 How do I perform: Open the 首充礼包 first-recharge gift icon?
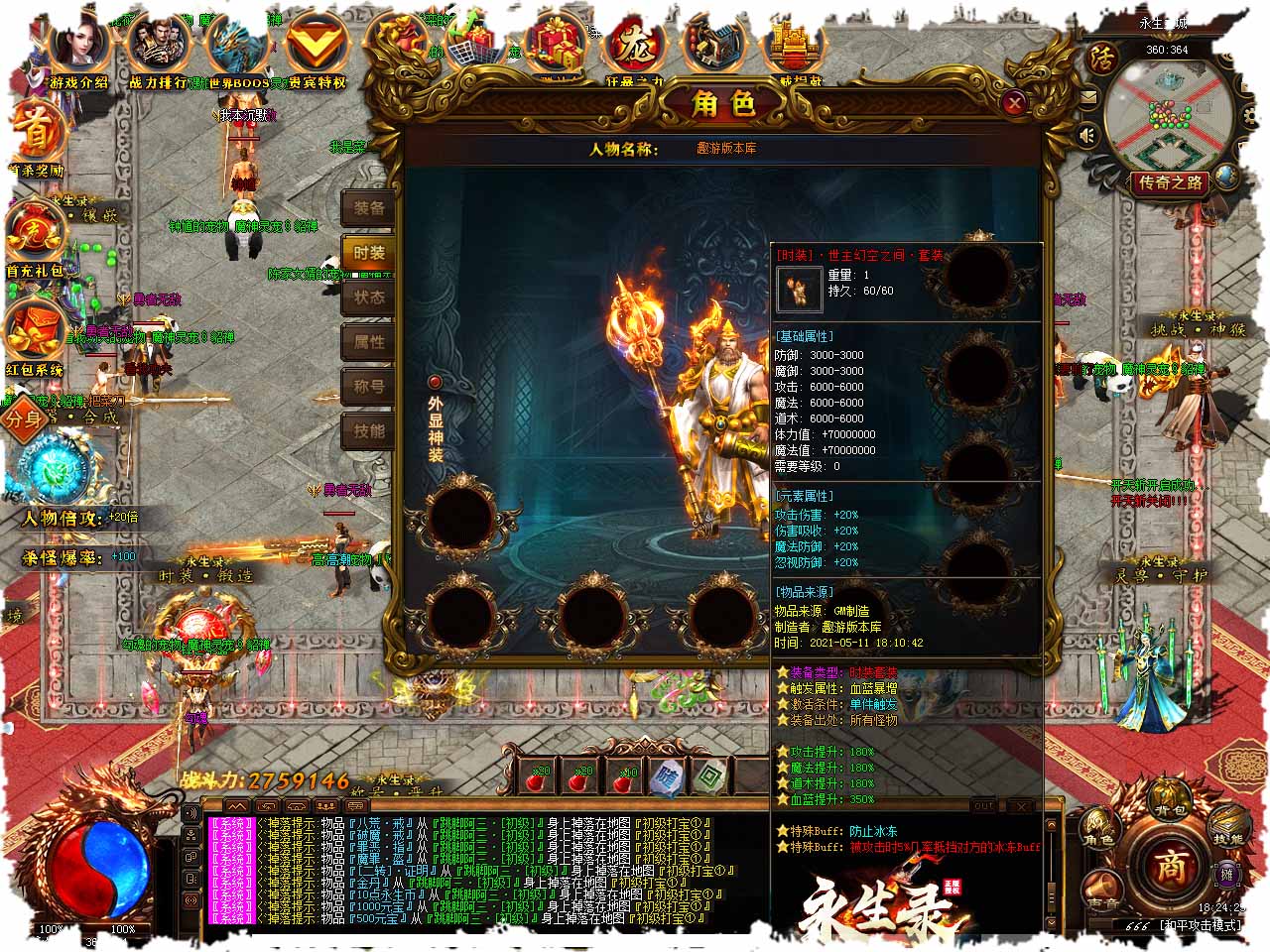[36, 233]
